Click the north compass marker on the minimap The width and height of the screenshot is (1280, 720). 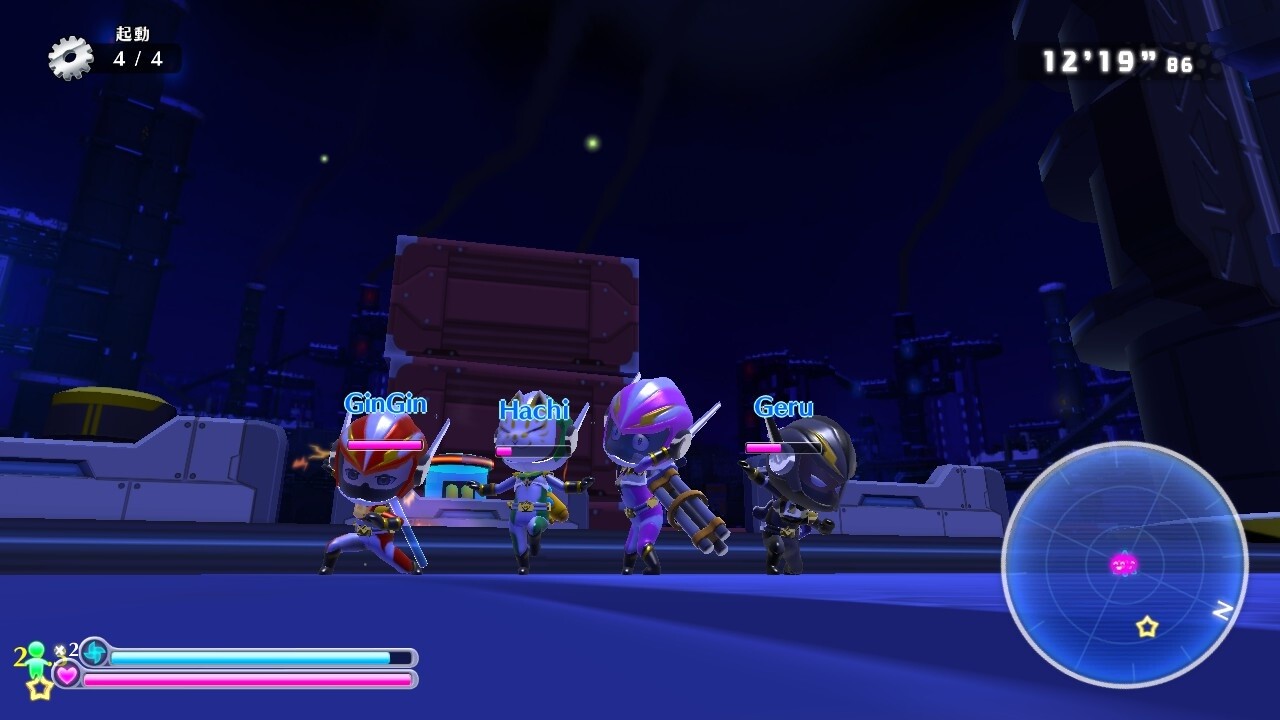pos(1221,610)
